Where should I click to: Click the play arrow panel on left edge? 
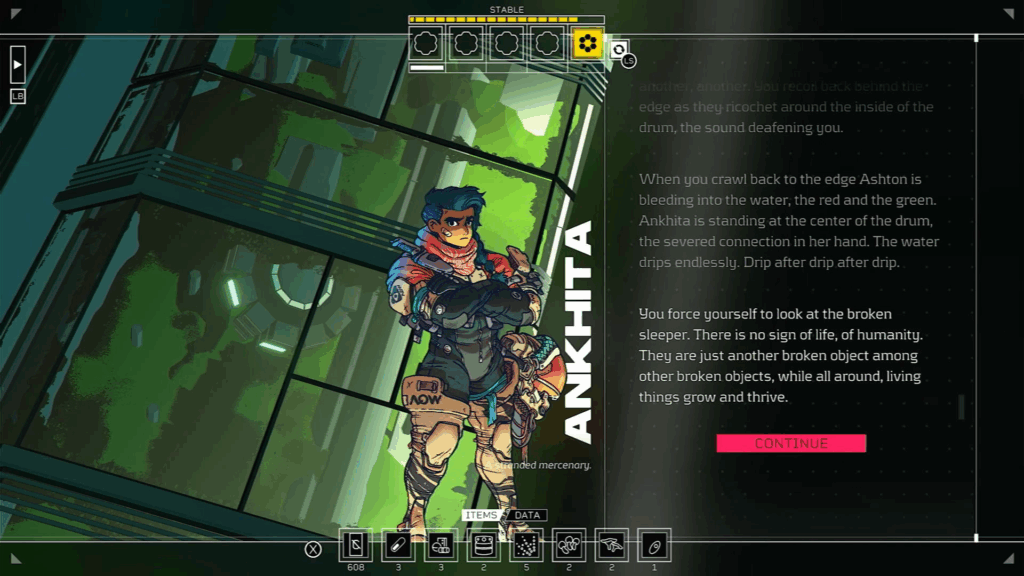17,64
